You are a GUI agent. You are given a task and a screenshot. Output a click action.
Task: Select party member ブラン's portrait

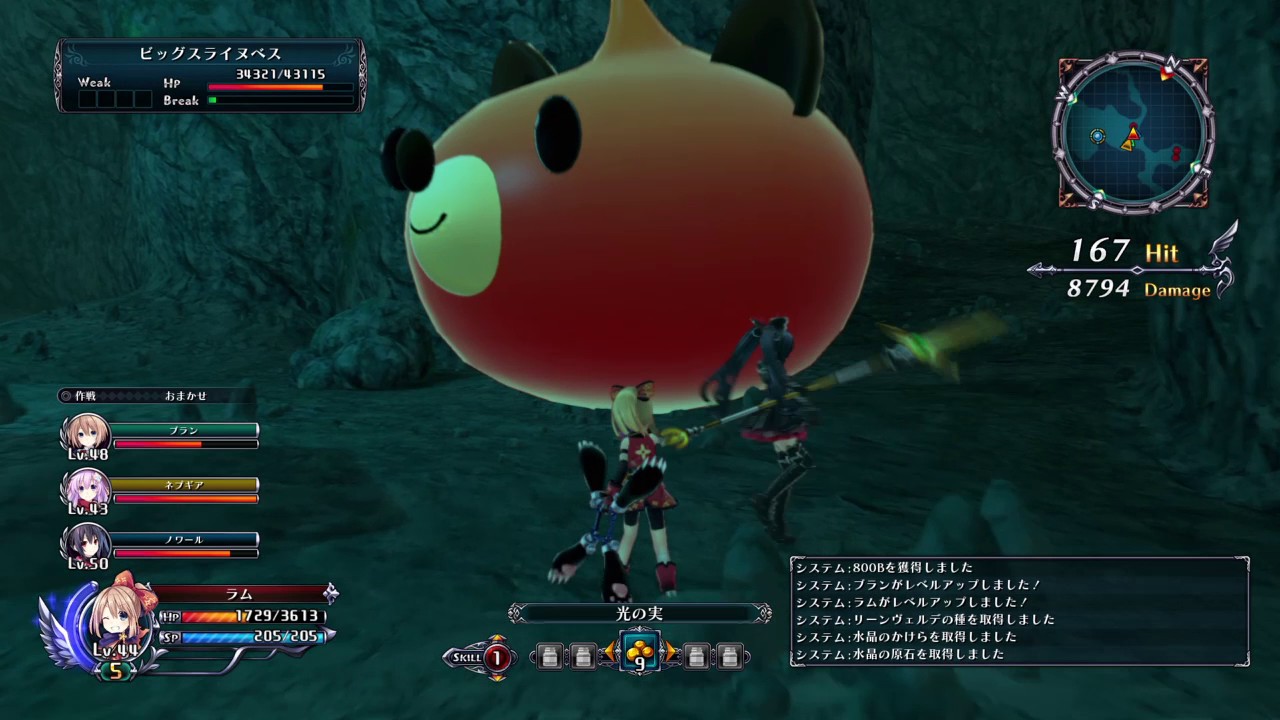coord(87,434)
